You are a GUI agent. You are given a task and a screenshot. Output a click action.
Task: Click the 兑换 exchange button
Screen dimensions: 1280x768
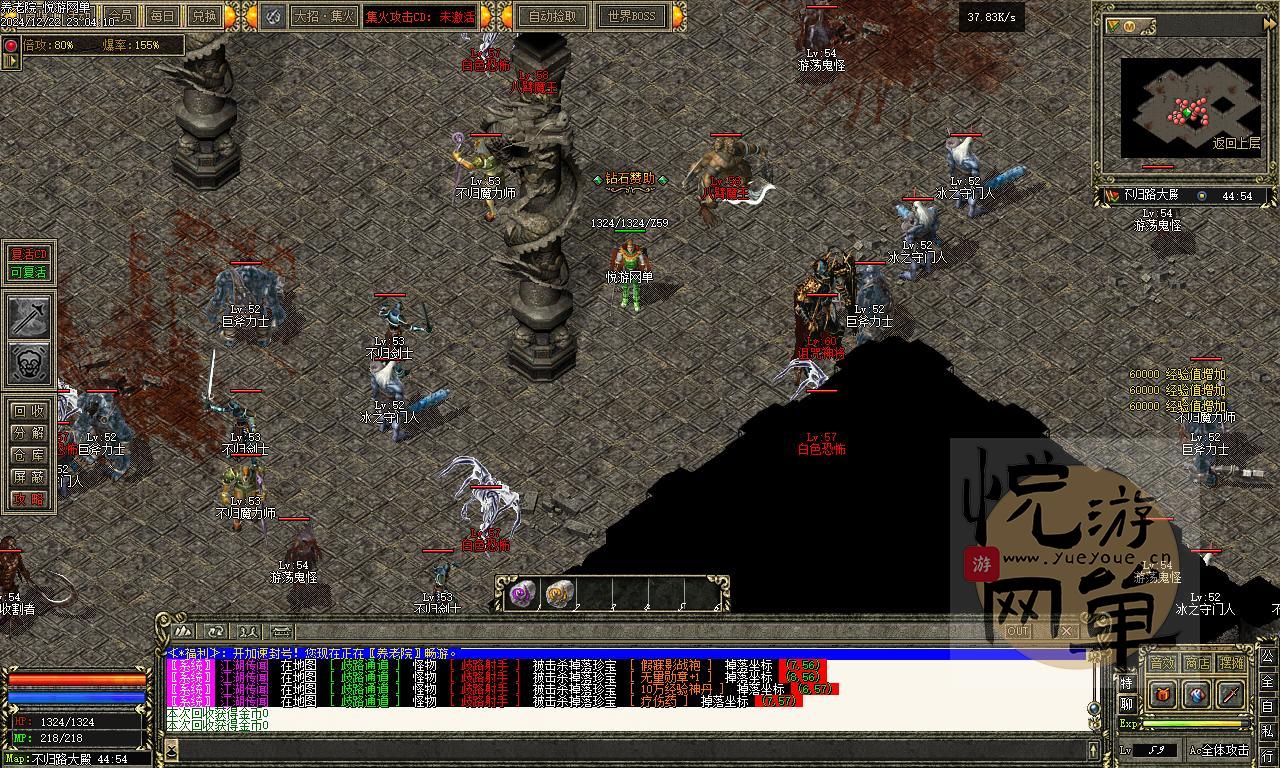(x=203, y=16)
